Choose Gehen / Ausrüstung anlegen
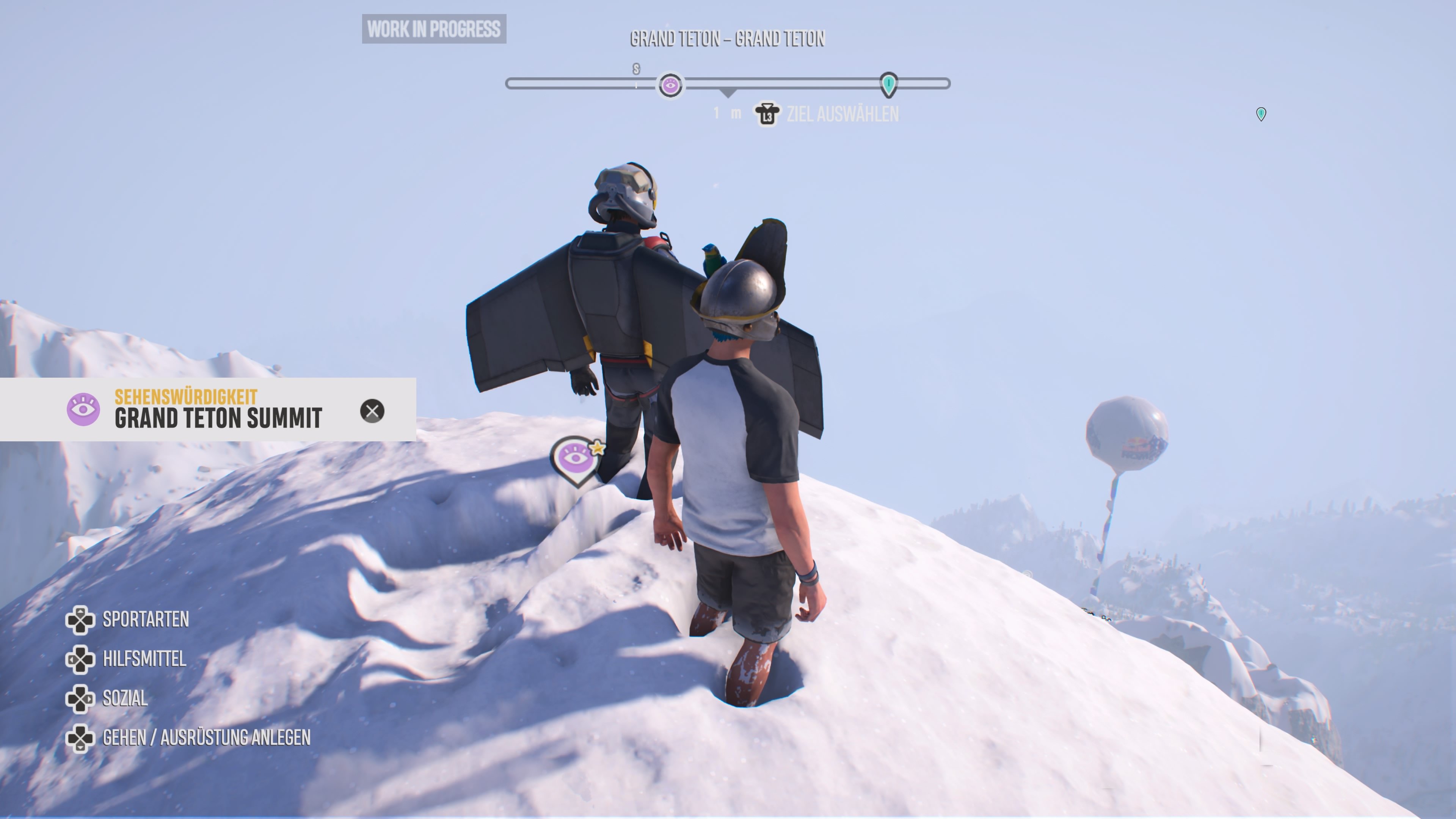Screen dimensions: 1456x819 click(206, 737)
